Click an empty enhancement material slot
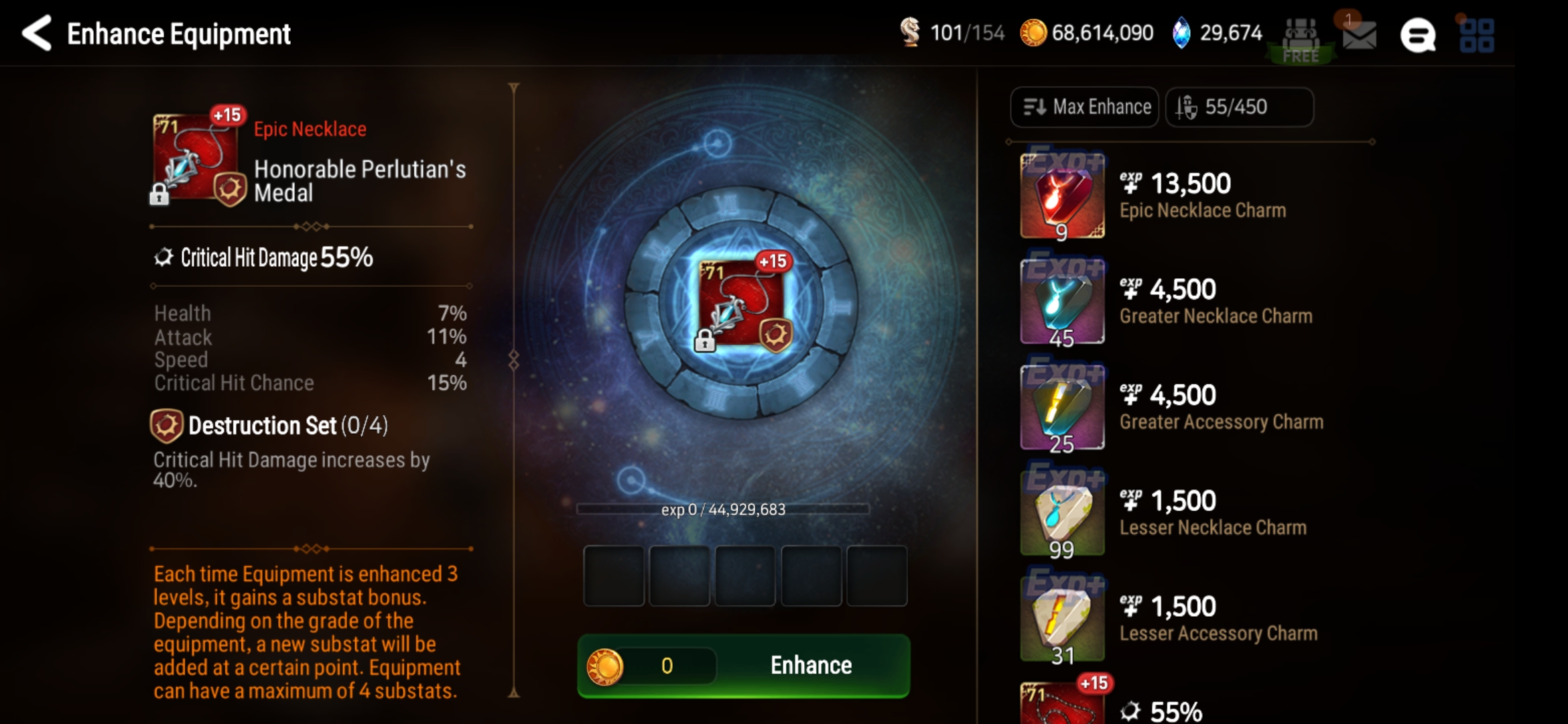This screenshot has width=1568, height=724. (614, 577)
